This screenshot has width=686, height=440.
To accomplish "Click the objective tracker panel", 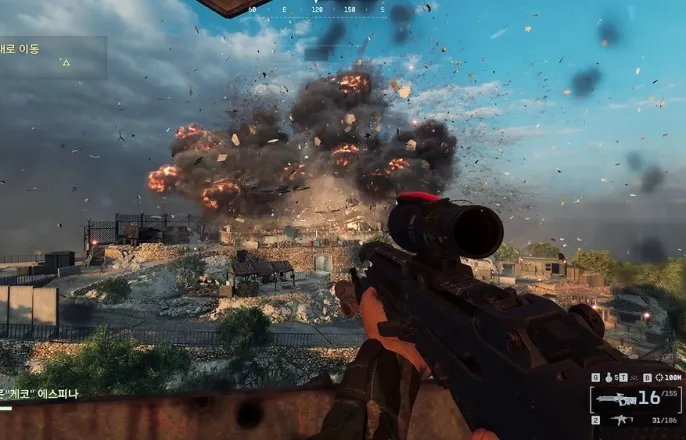I will click(x=53, y=58).
